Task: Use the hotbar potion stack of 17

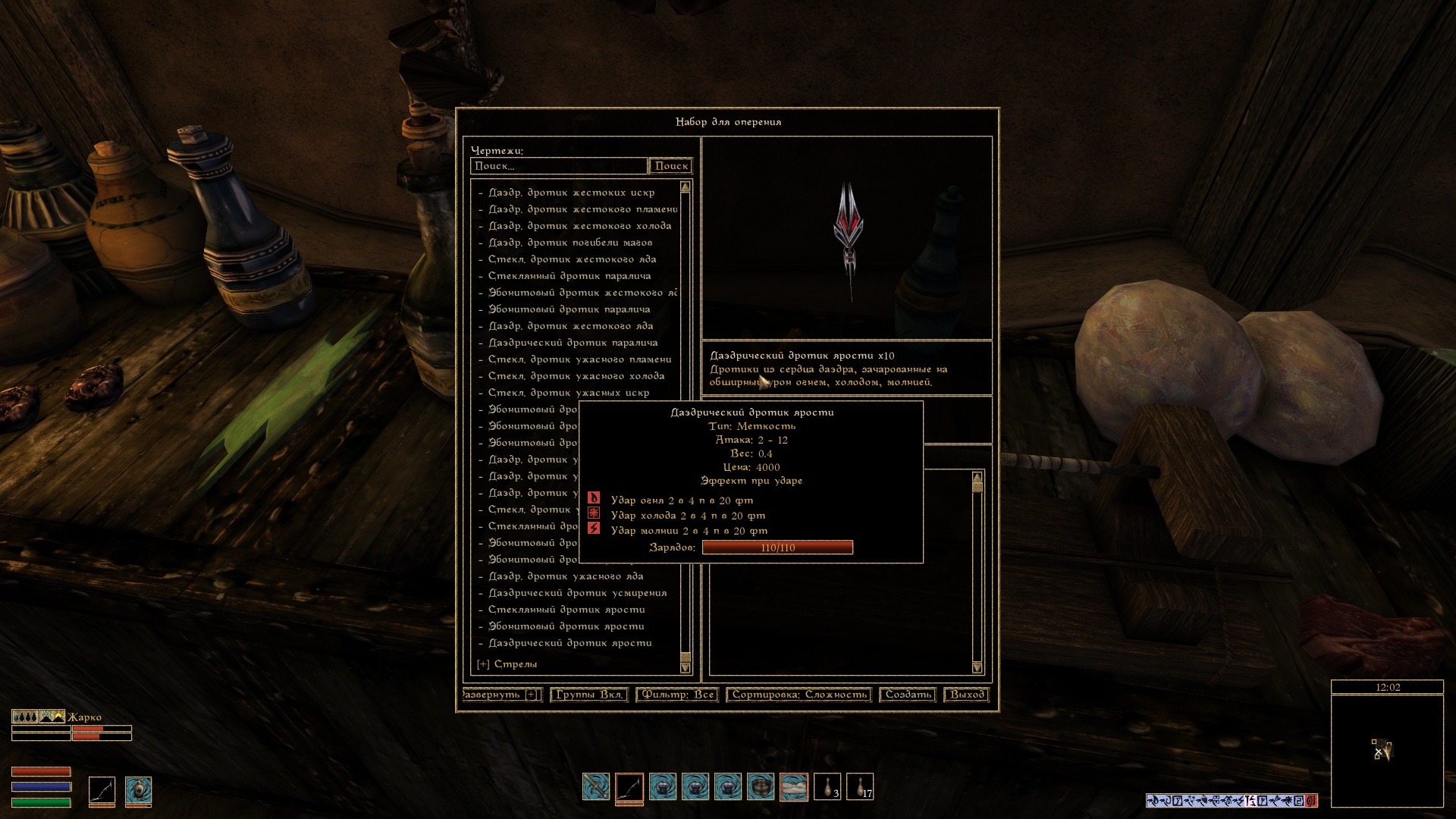Action: (x=860, y=786)
